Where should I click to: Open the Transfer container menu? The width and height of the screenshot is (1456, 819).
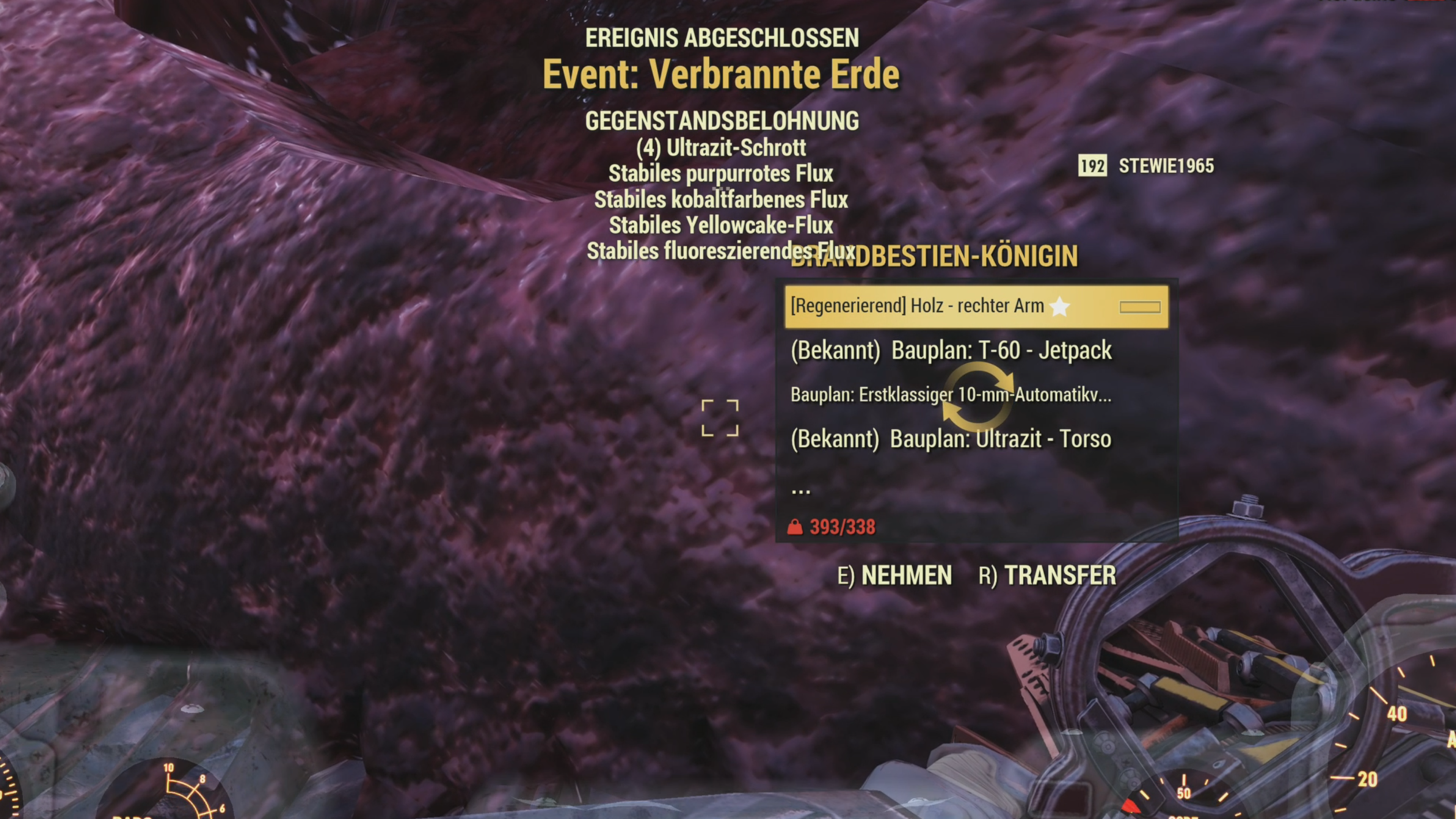pos(1047,576)
